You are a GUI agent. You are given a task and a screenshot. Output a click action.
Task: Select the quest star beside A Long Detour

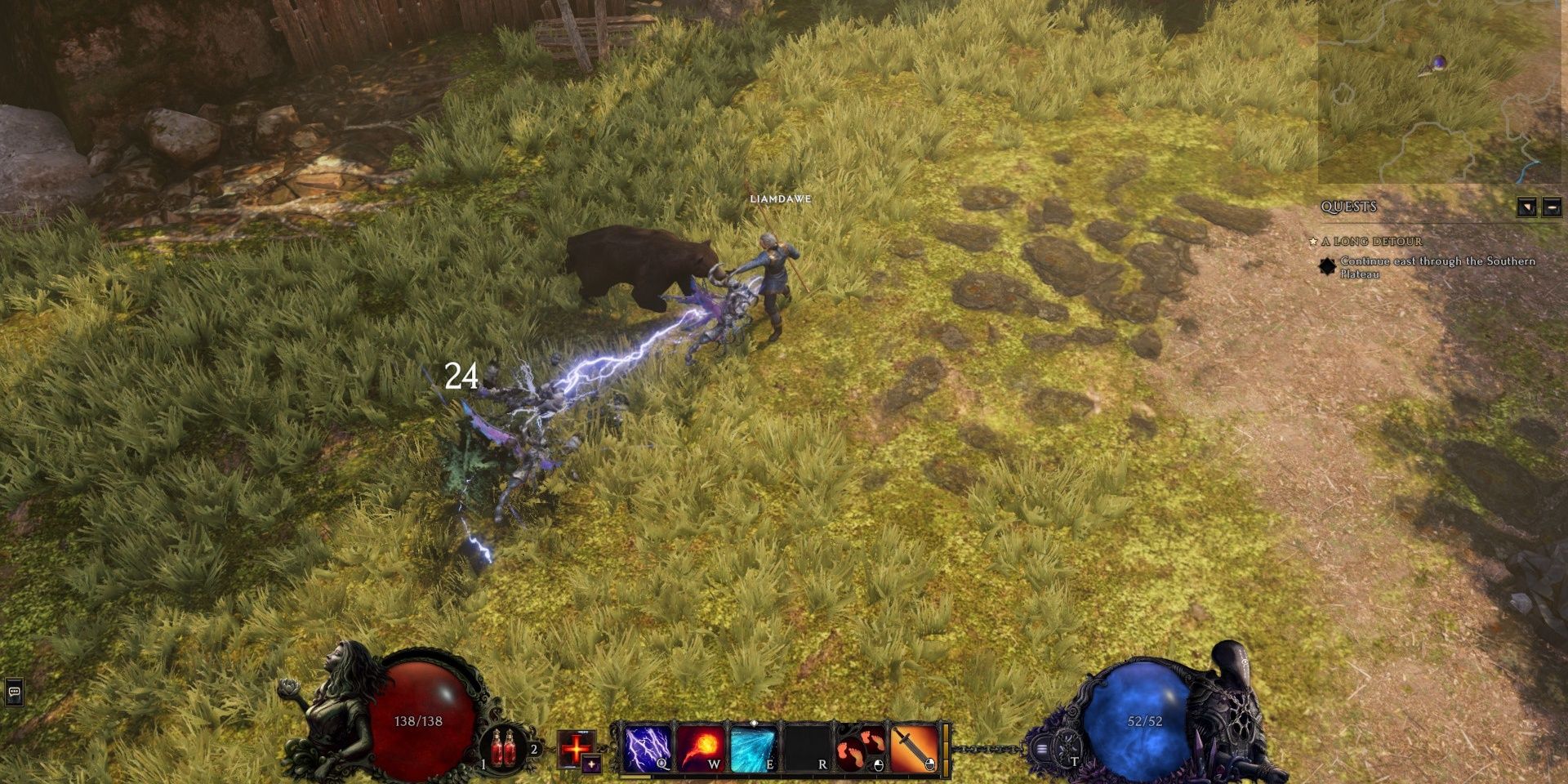pos(1312,242)
